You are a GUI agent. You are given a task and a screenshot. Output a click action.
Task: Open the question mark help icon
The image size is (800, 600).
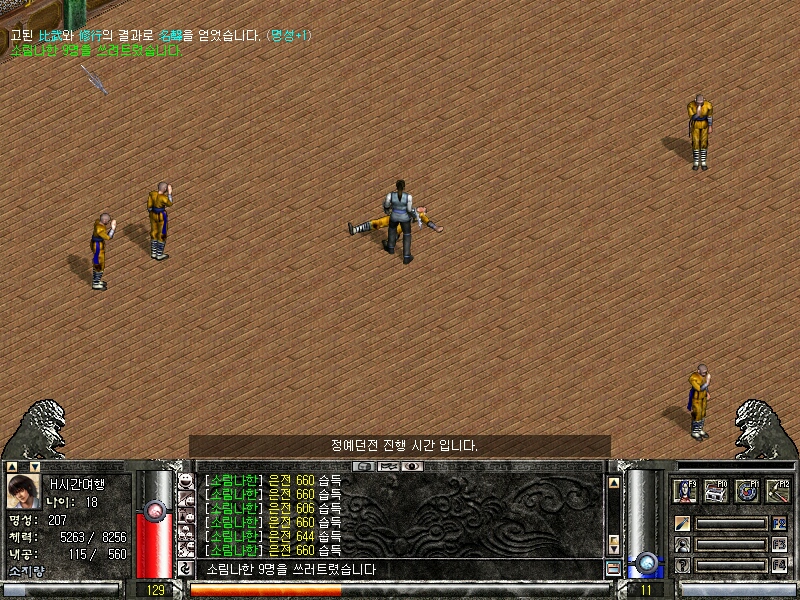[x=683, y=566]
